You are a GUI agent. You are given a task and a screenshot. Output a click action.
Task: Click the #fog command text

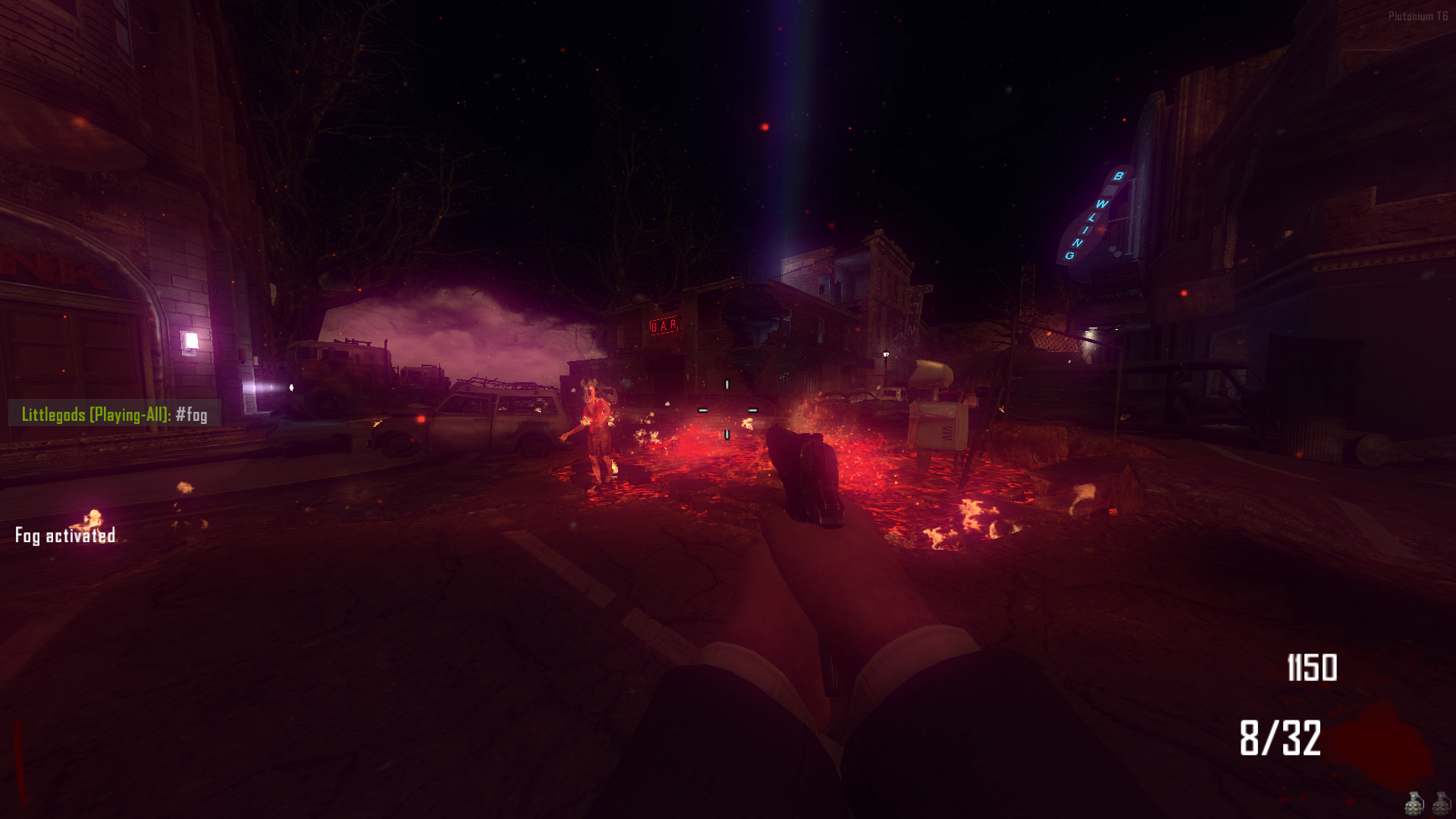coord(190,414)
